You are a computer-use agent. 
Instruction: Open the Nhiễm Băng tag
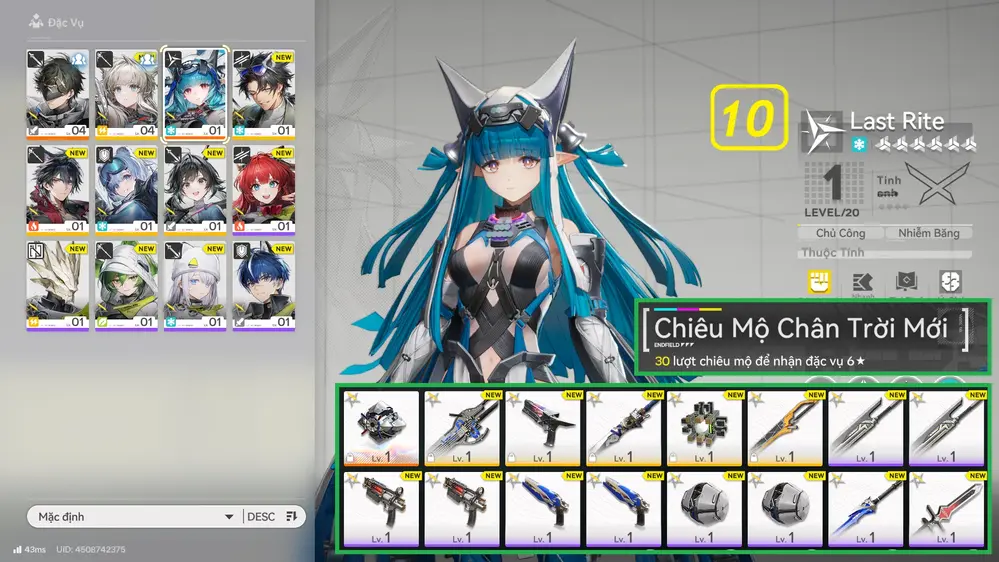pos(927,233)
